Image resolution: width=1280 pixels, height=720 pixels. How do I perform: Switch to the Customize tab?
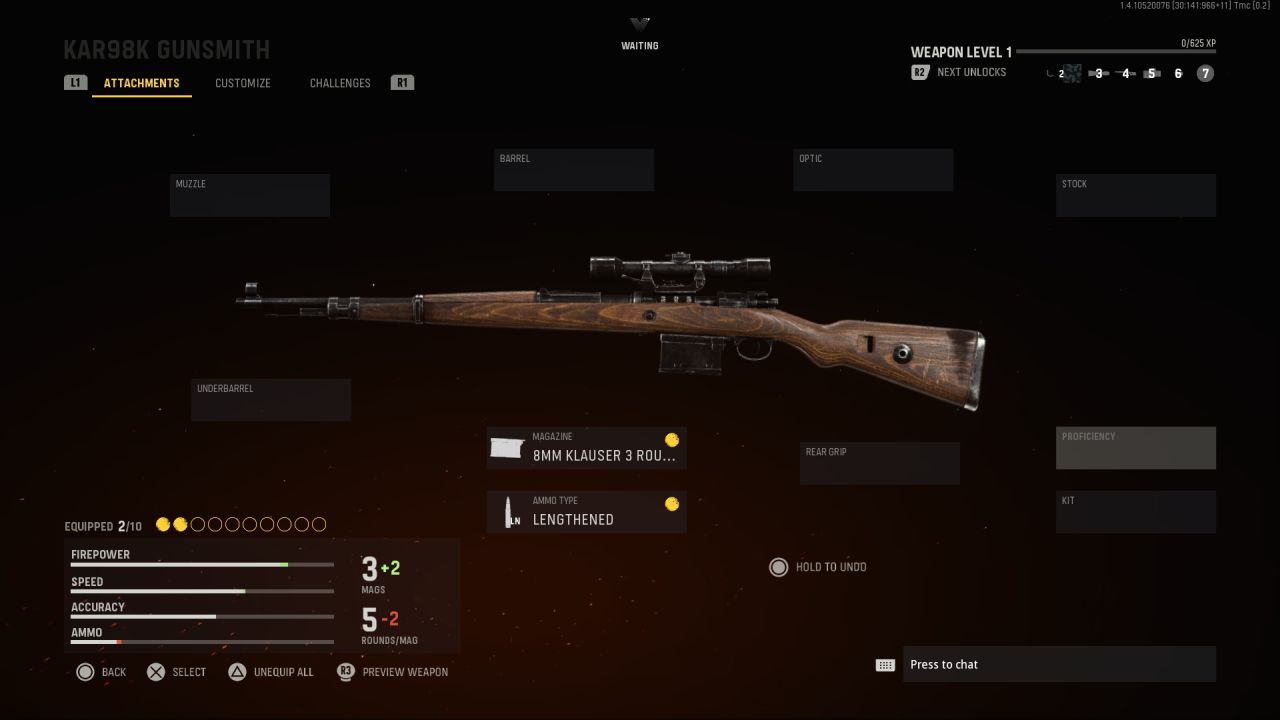click(242, 83)
